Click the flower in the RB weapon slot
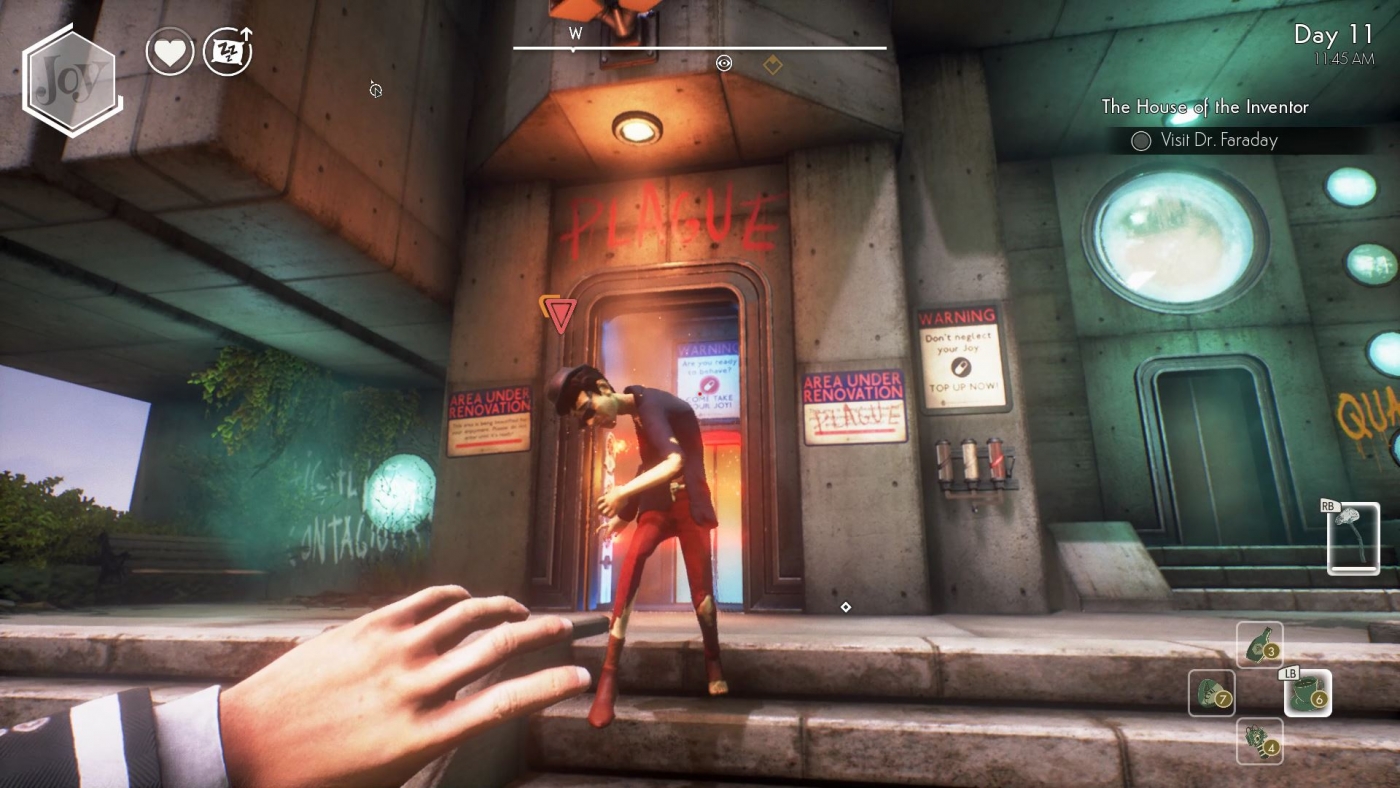 (1353, 538)
